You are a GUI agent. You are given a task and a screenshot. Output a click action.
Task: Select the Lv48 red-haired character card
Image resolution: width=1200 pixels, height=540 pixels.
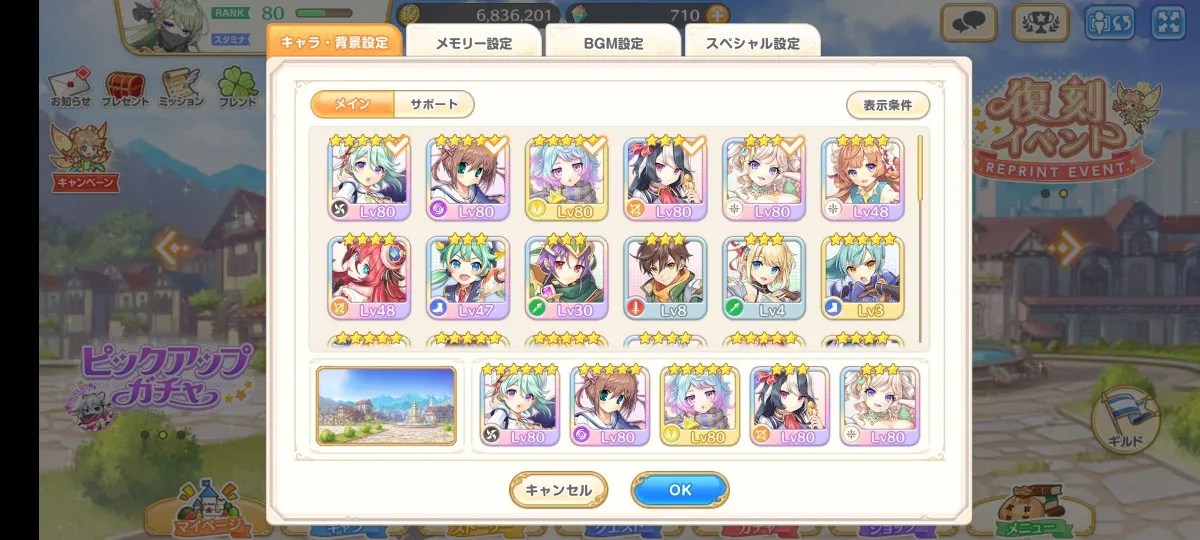[369, 278]
